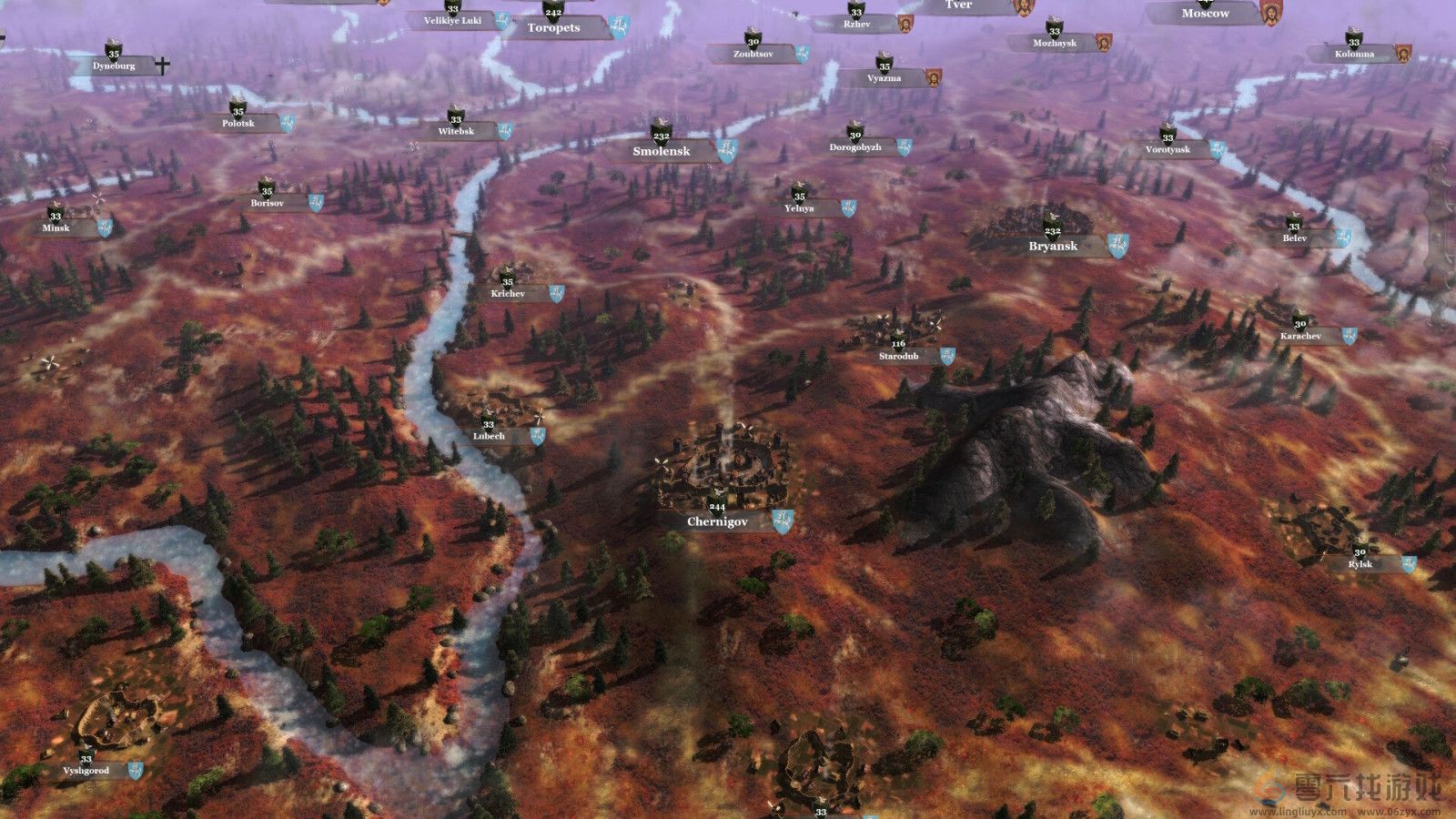Select the Dorogobyzh town label
Viewport: 1456px width, 819px height.
(855, 147)
